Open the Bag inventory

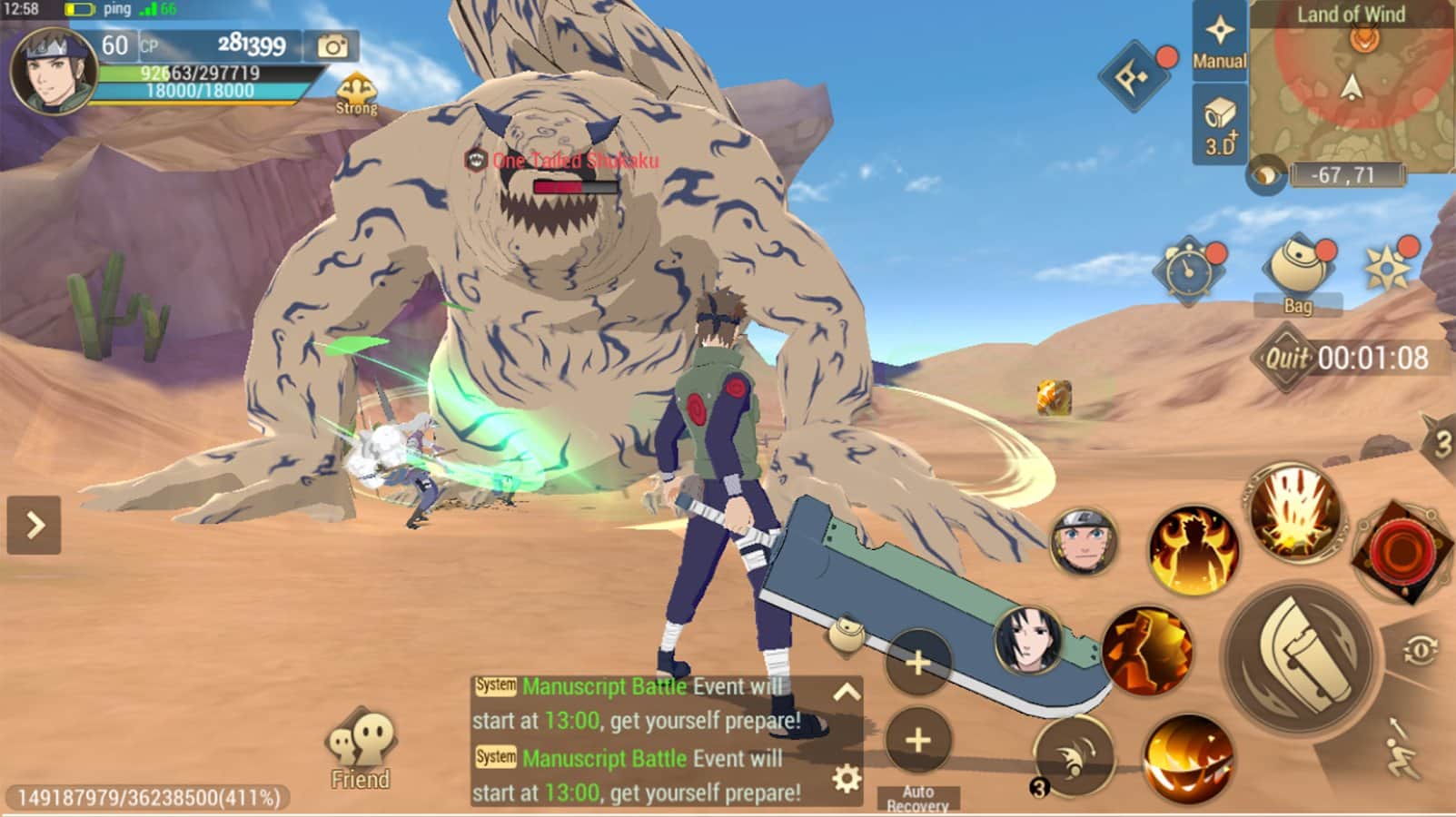1298,272
